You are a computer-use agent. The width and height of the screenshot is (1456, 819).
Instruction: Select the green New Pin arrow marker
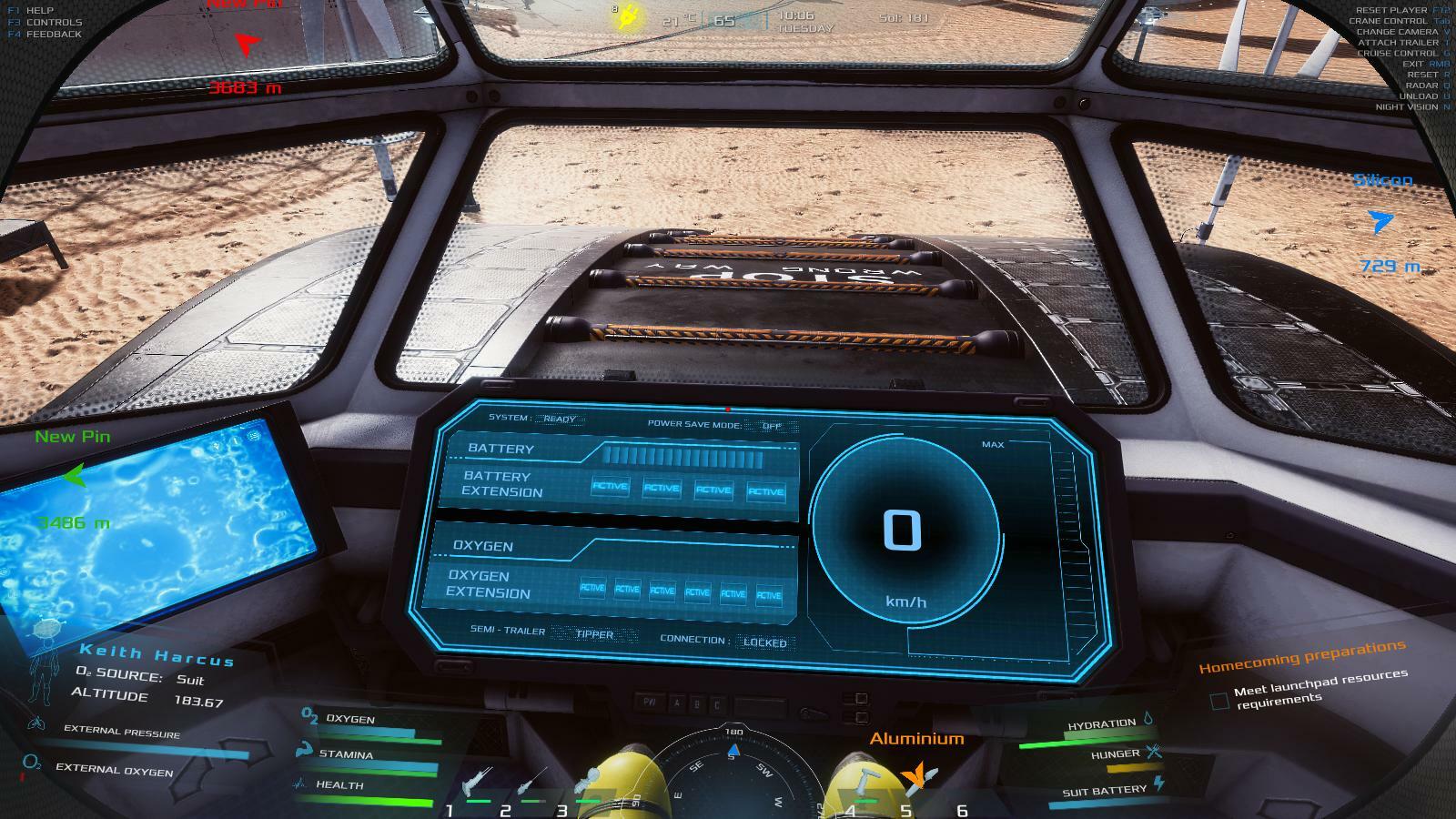pyautogui.click(x=75, y=475)
